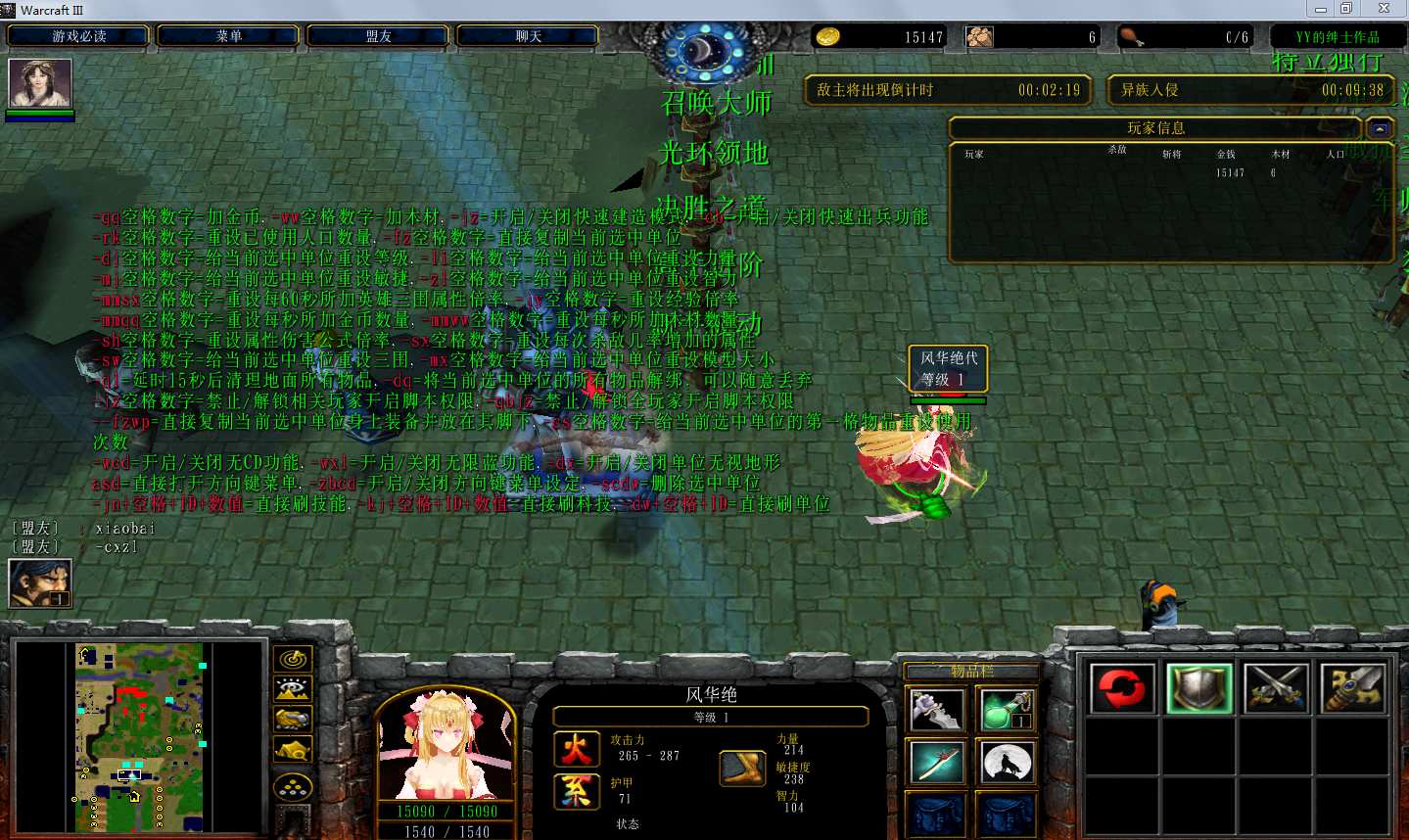Open the 游戏必读 quest log

click(x=78, y=36)
